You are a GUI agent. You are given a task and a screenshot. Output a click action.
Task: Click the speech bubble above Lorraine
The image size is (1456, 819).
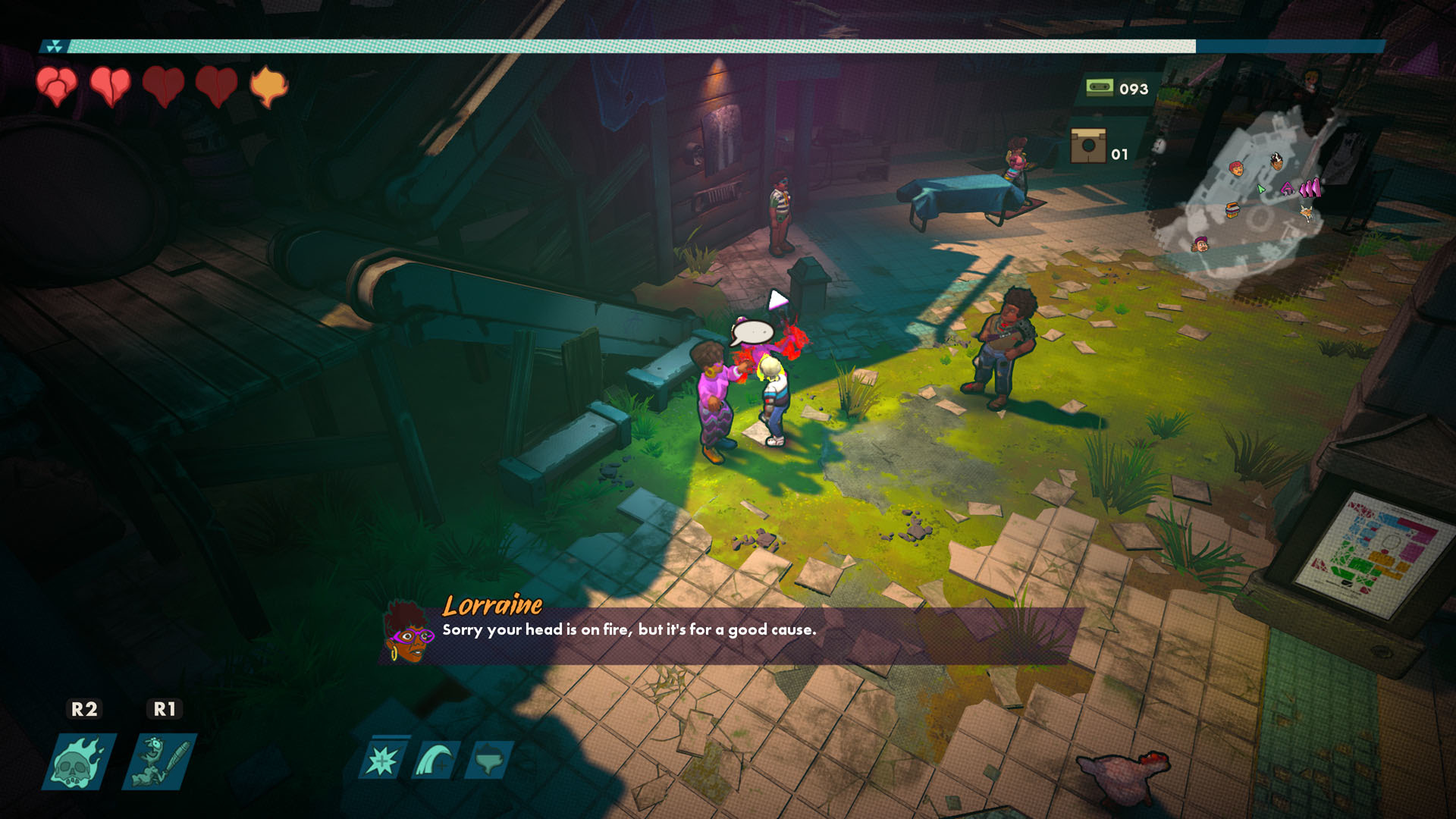(752, 333)
